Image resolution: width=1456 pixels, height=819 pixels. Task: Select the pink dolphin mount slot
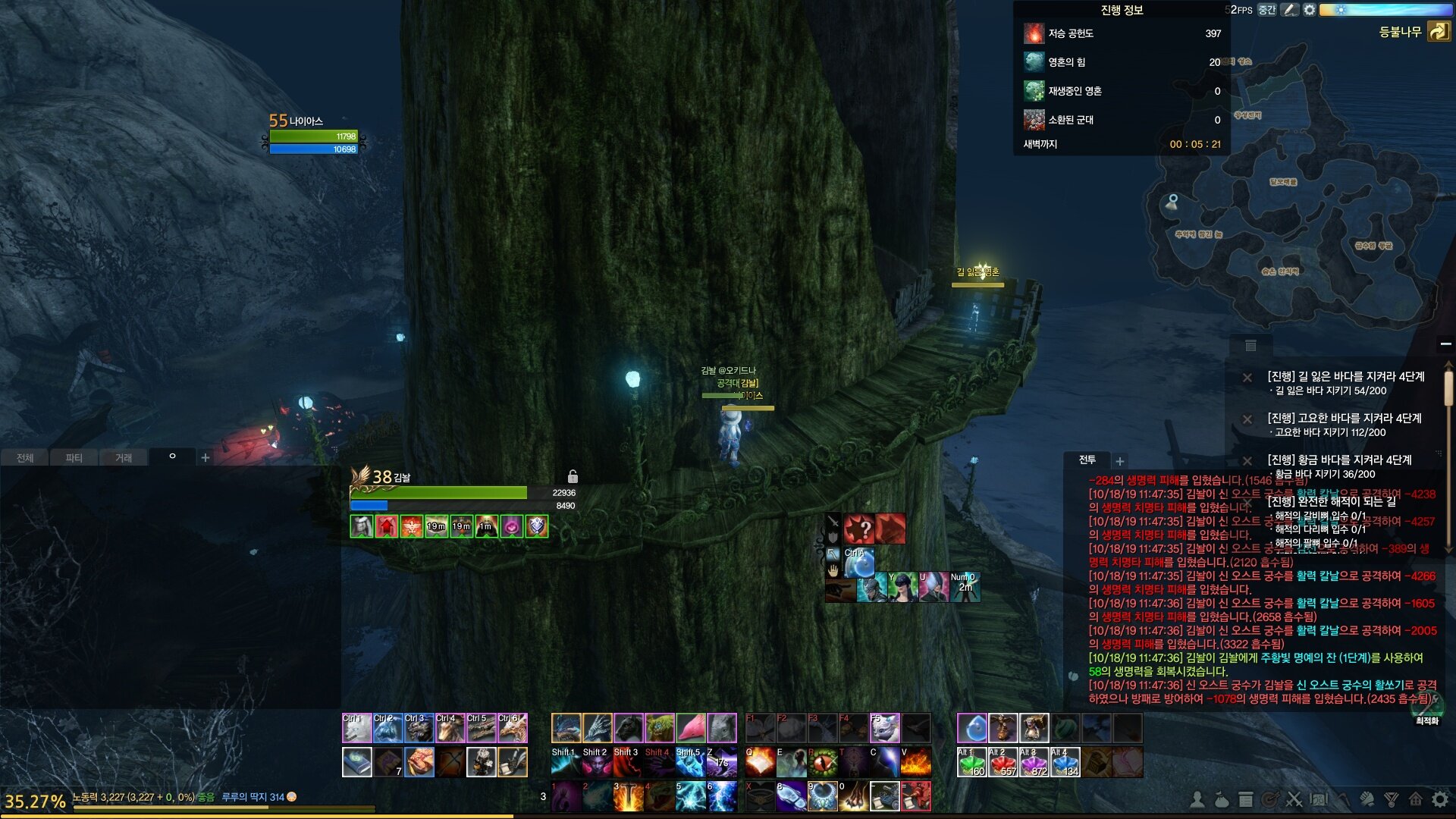coord(690,728)
